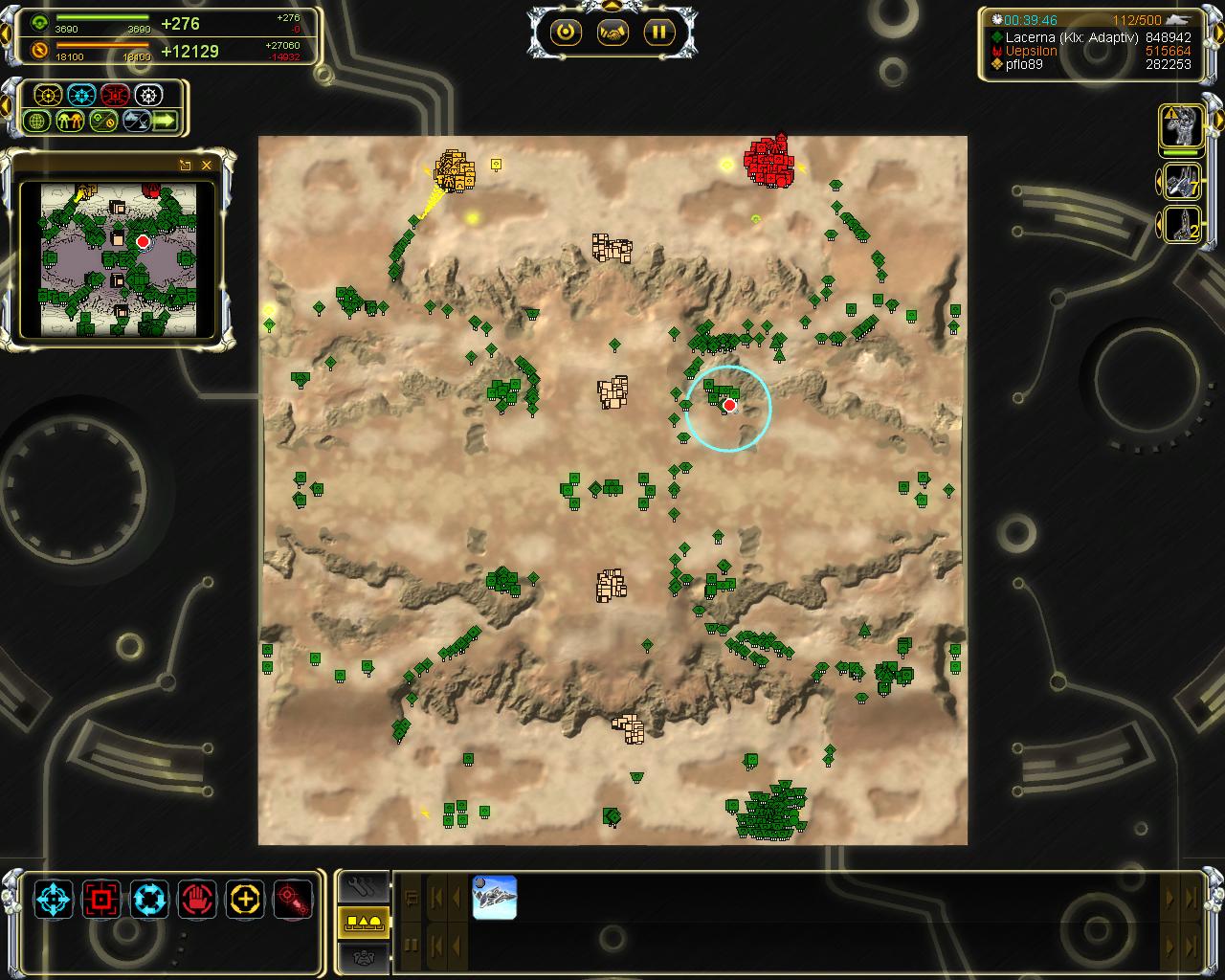Issue the Move order
The width and height of the screenshot is (1225, 980).
(x=54, y=900)
